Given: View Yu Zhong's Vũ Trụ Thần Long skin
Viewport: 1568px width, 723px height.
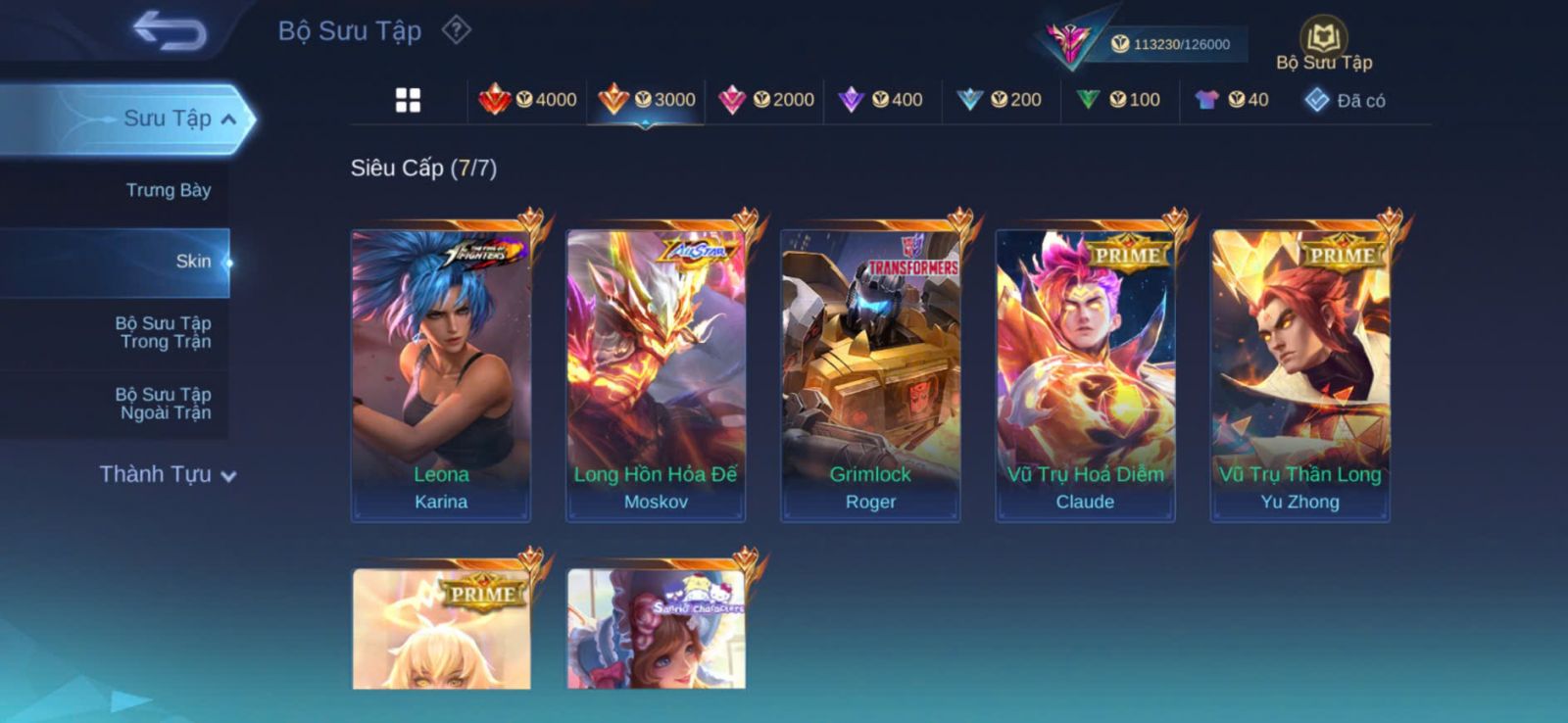Looking at the screenshot, I should (1299, 374).
